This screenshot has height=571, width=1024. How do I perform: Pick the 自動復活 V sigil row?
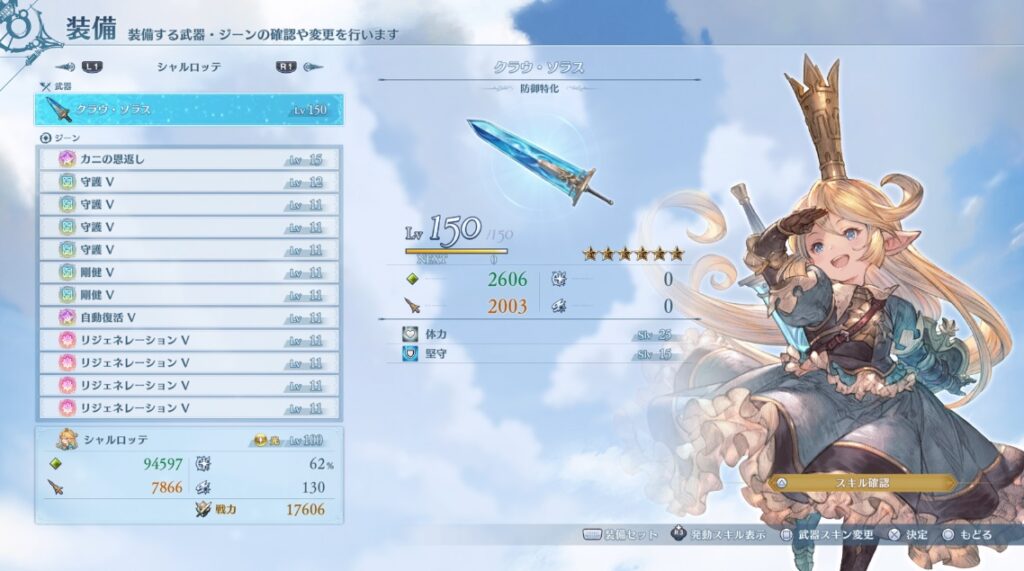coord(190,318)
